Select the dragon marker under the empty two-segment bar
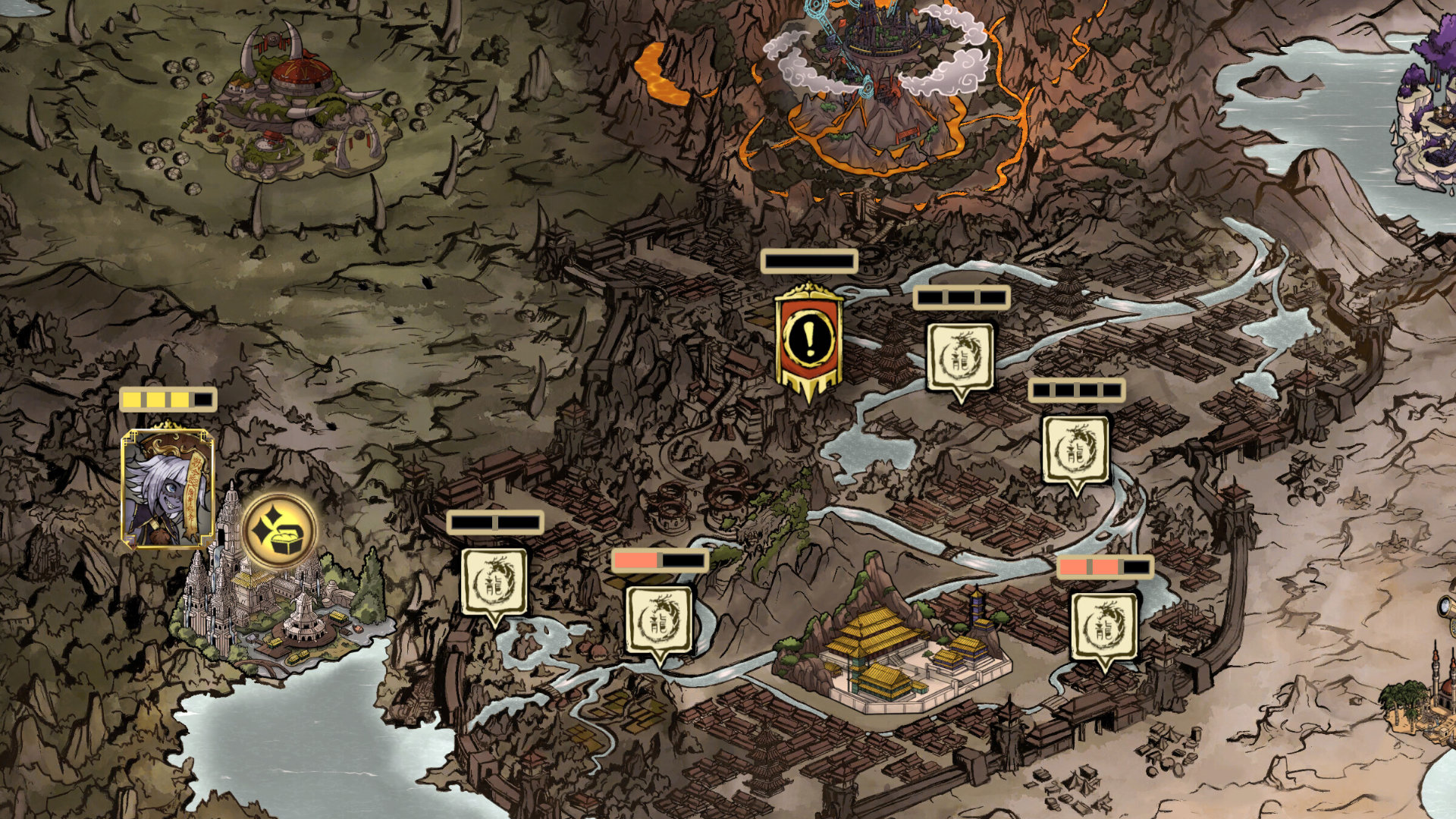Viewport: 1456px width, 819px height. coord(494,582)
